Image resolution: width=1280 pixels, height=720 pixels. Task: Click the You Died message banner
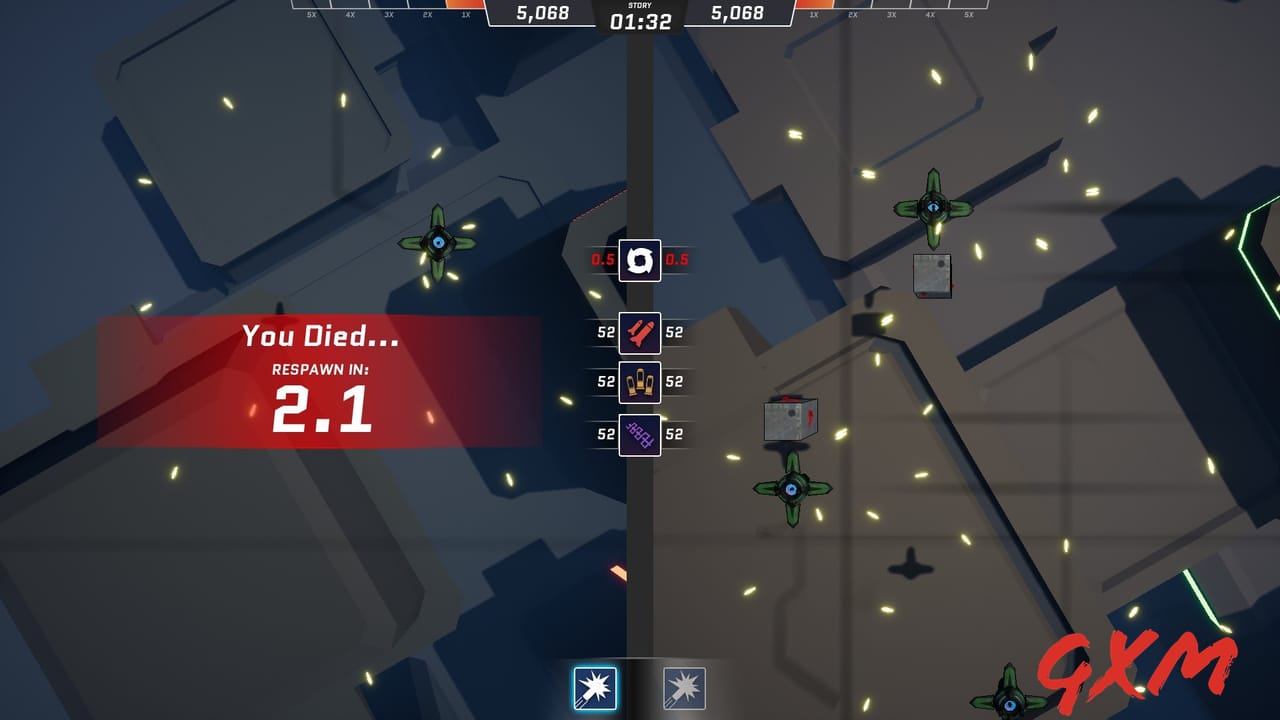click(x=320, y=336)
